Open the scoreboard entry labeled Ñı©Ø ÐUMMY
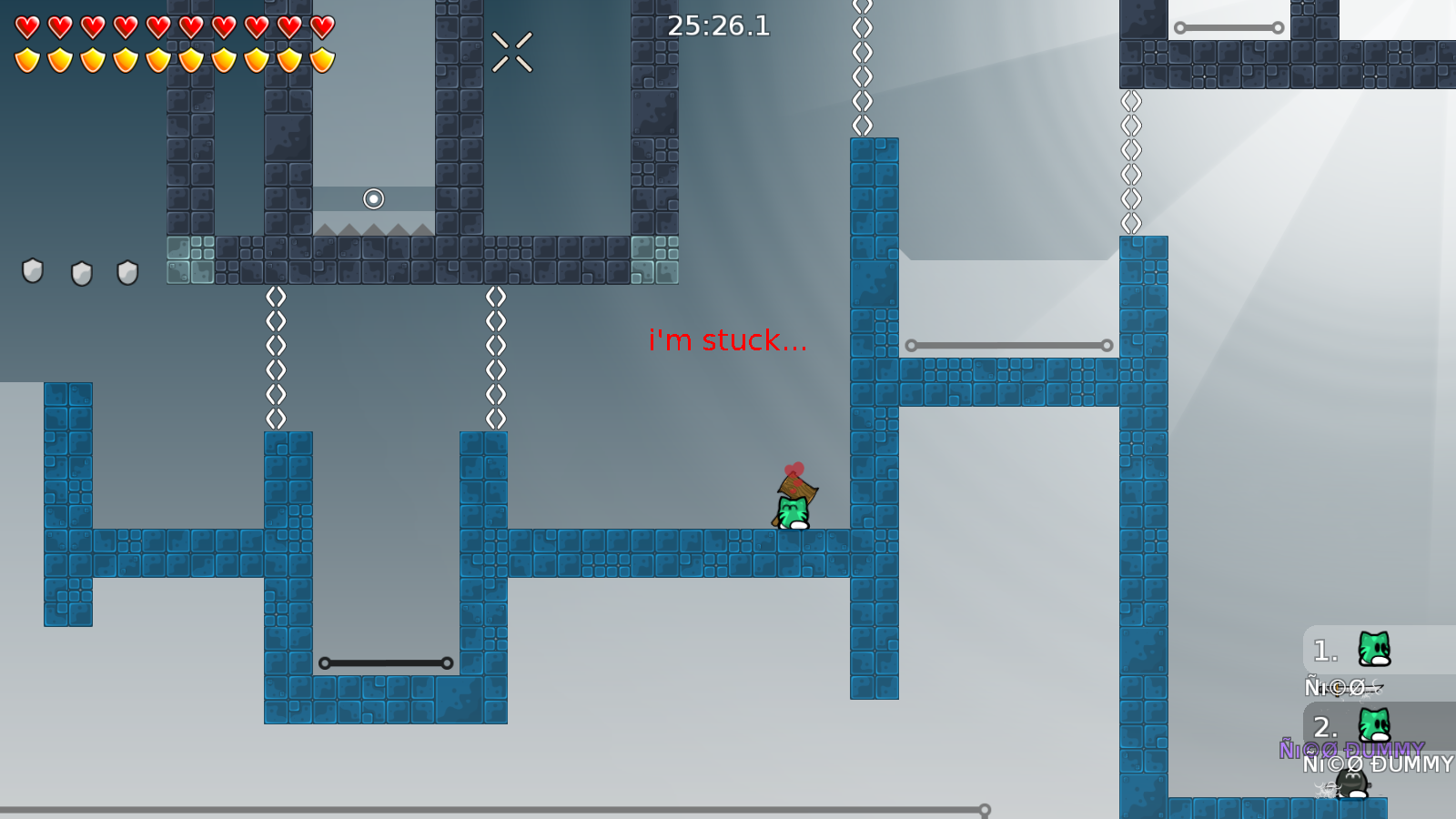 pos(1379,764)
